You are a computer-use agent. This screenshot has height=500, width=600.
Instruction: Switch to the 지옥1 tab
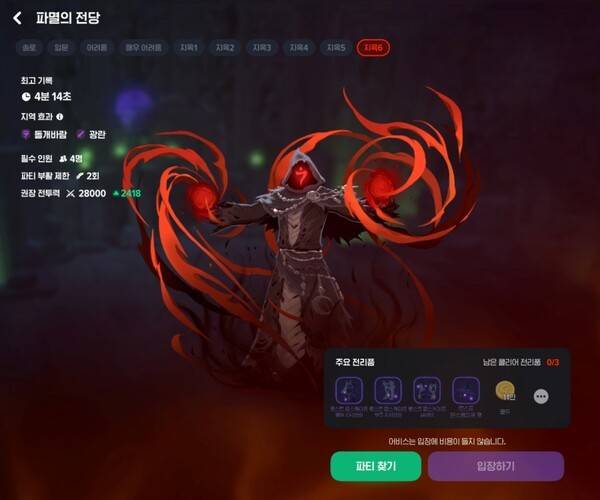click(x=189, y=48)
